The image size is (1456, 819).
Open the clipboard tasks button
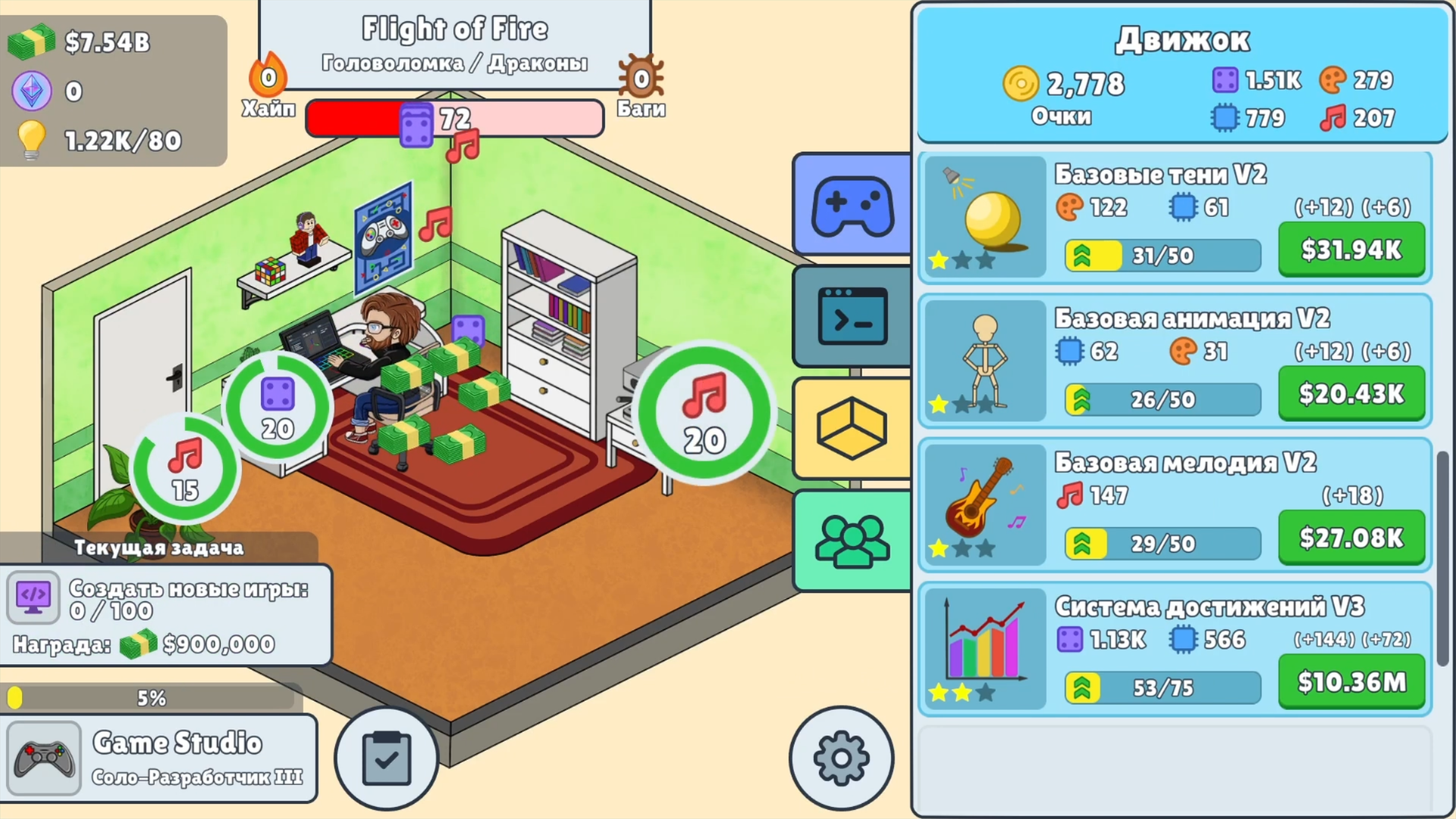pos(387,758)
